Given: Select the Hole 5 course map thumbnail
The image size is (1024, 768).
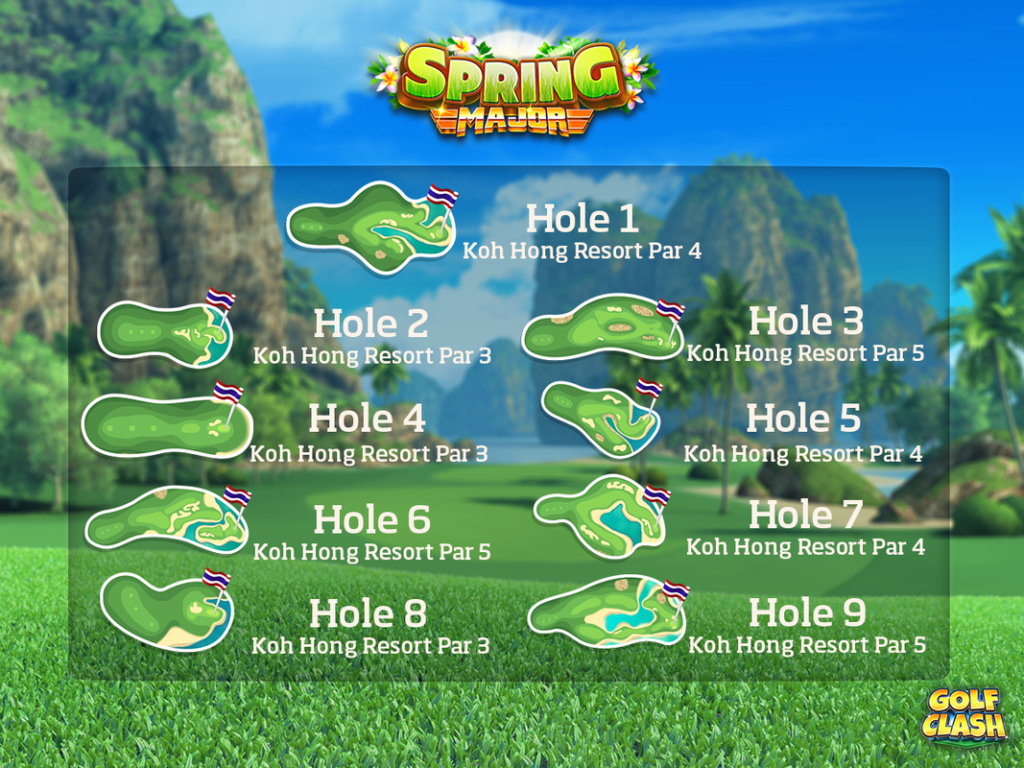Looking at the screenshot, I should click(600, 418).
